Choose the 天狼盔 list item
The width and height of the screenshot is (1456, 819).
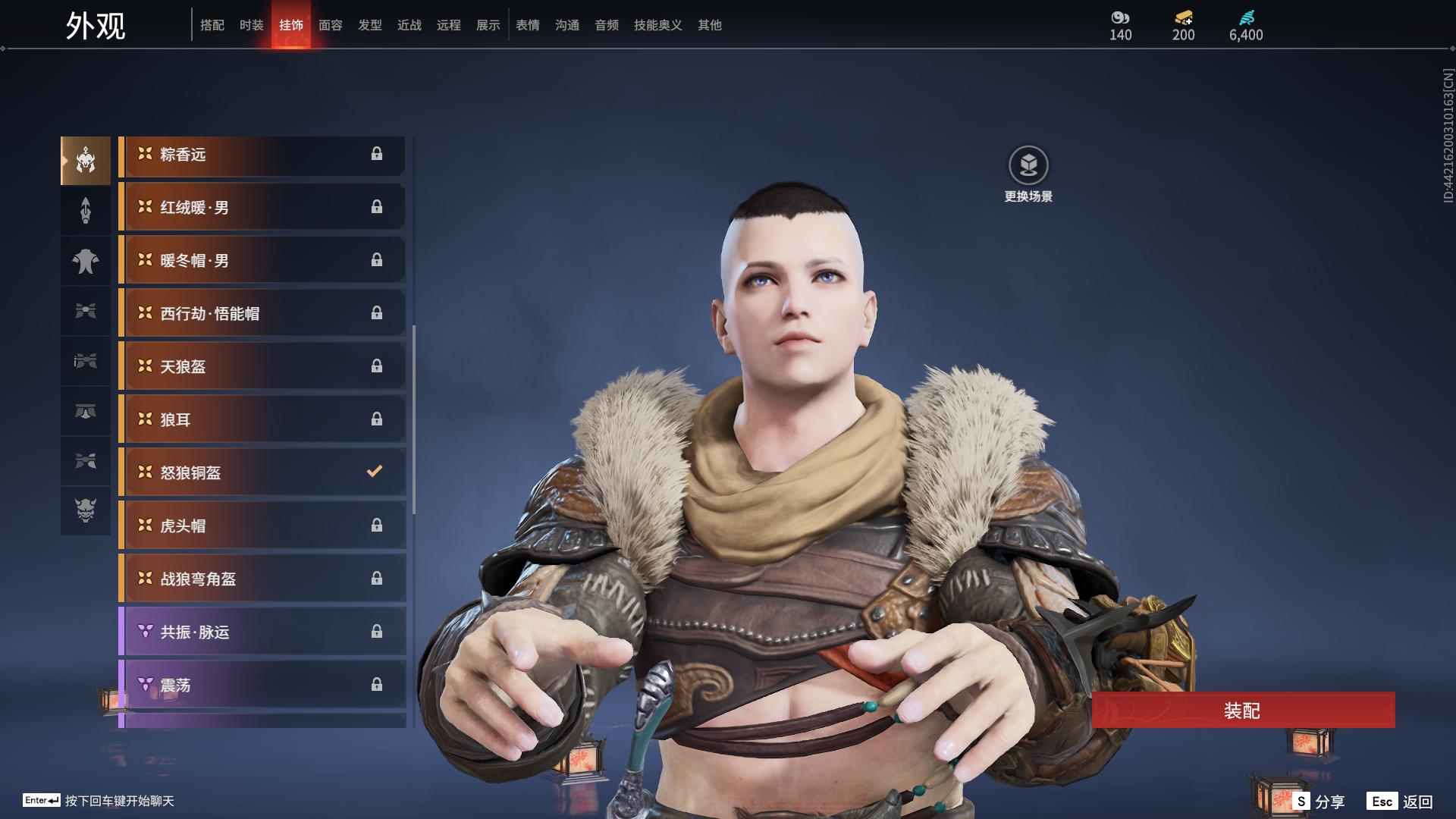coord(262,366)
